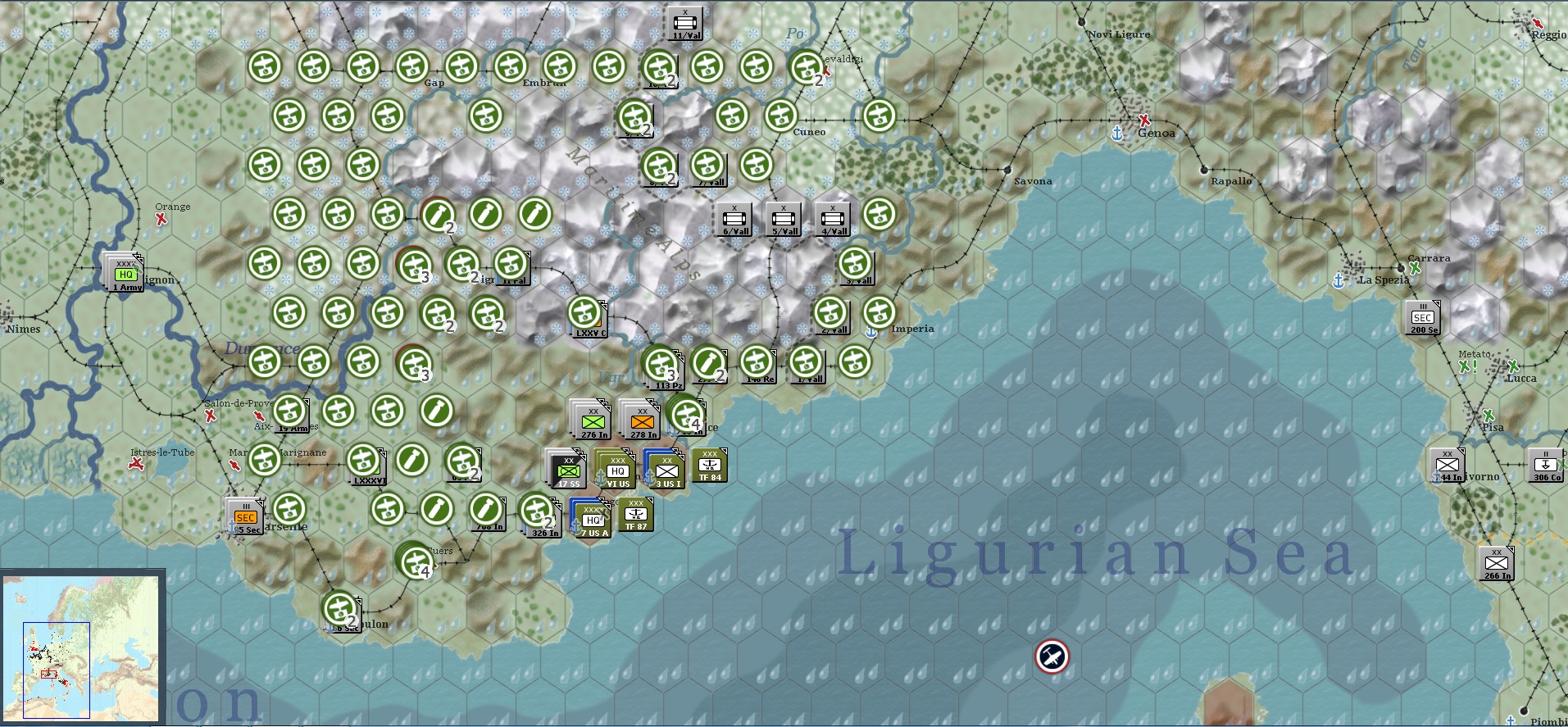Select the 278 In infantry division counter

tap(640, 420)
